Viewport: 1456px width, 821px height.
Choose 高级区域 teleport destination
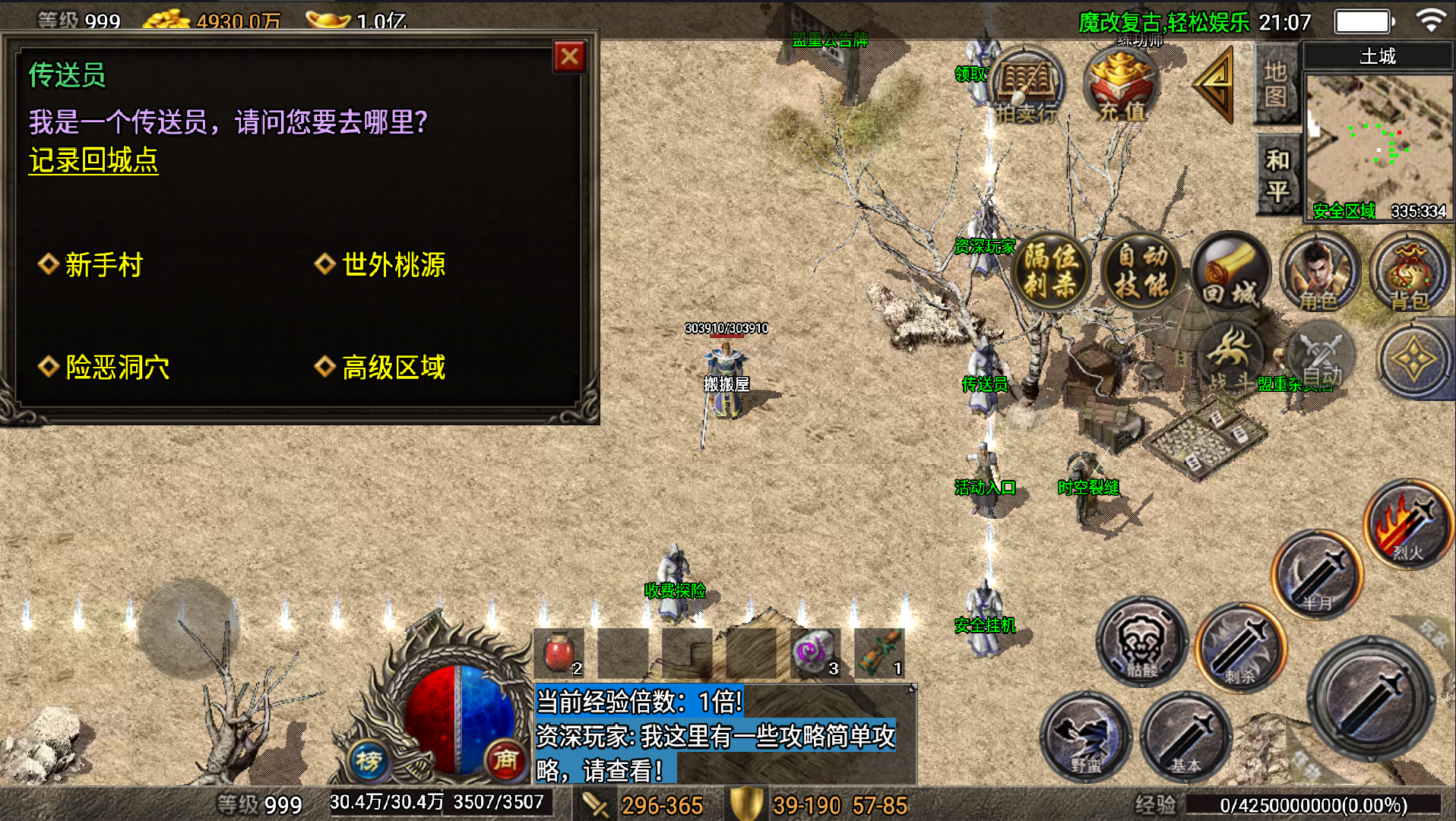[394, 367]
